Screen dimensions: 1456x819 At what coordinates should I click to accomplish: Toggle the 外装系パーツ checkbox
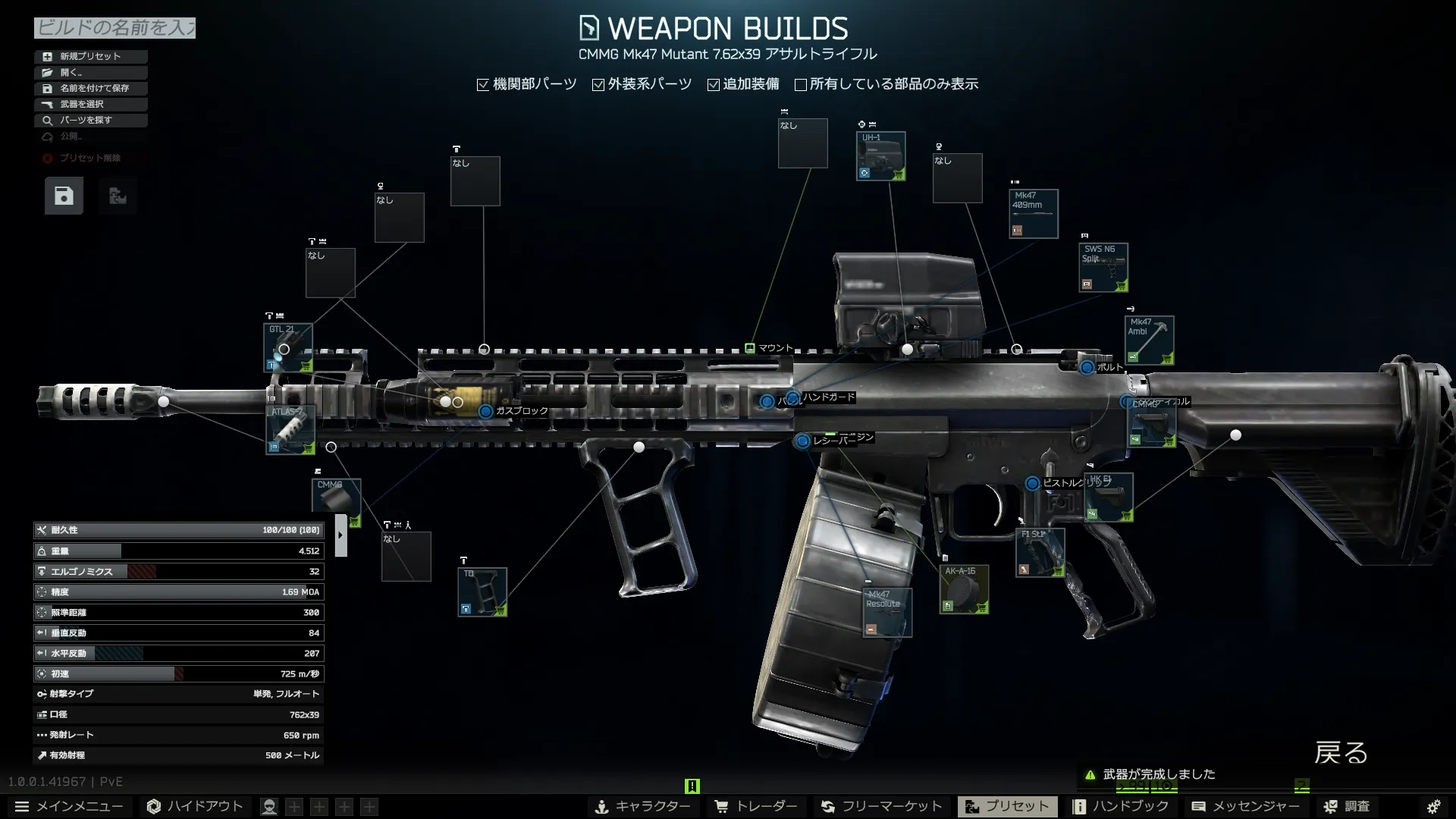coord(598,85)
